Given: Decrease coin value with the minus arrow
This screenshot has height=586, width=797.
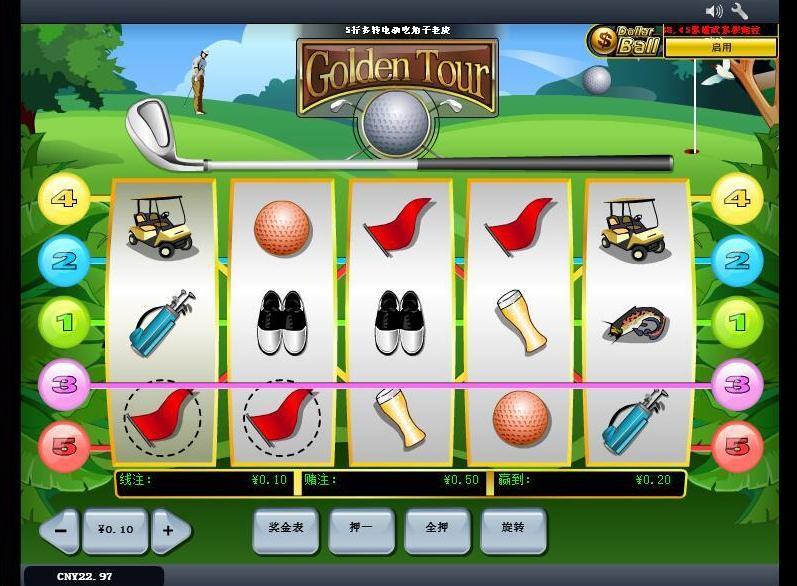Looking at the screenshot, I should pyautogui.click(x=60, y=530).
